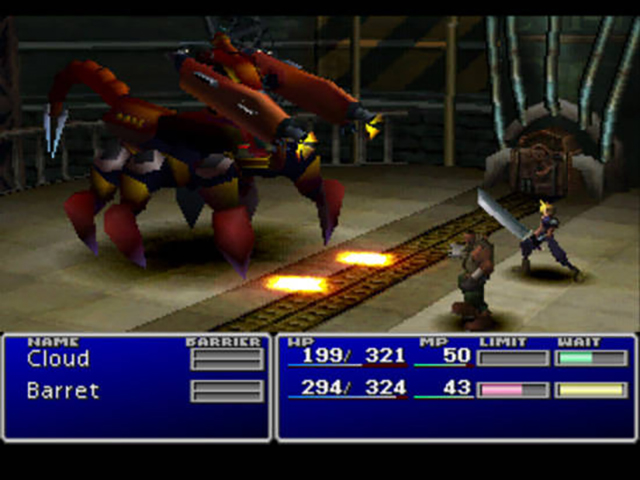This screenshot has height=480, width=640.
Task: Select Barret in the party list
Action: [63, 390]
